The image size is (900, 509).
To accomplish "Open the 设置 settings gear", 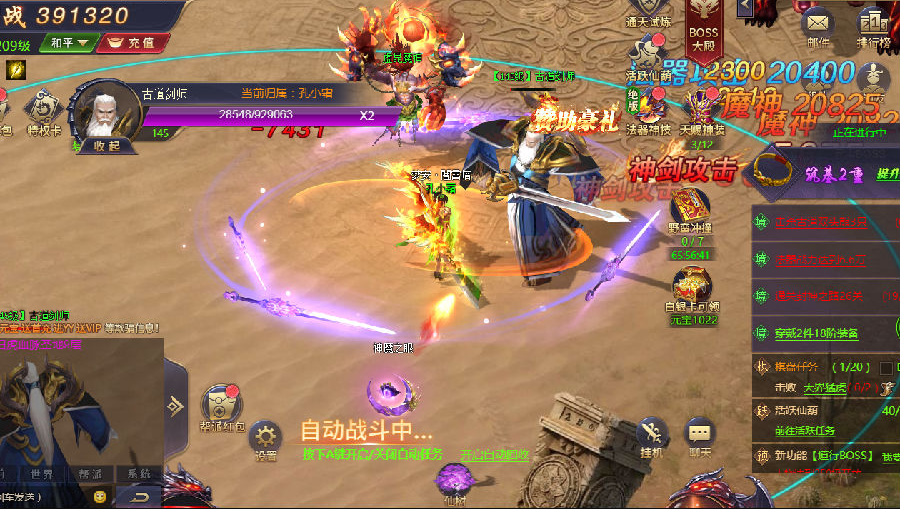I will pos(265,438).
